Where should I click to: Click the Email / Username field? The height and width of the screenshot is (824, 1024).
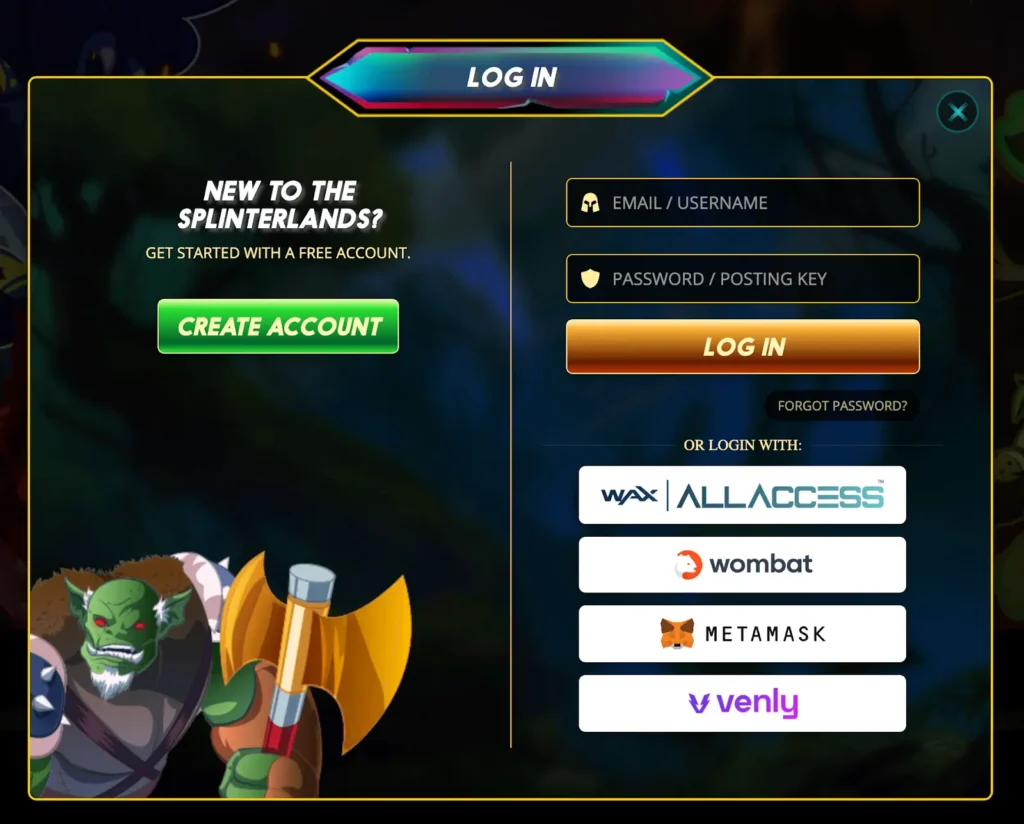(742, 203)
